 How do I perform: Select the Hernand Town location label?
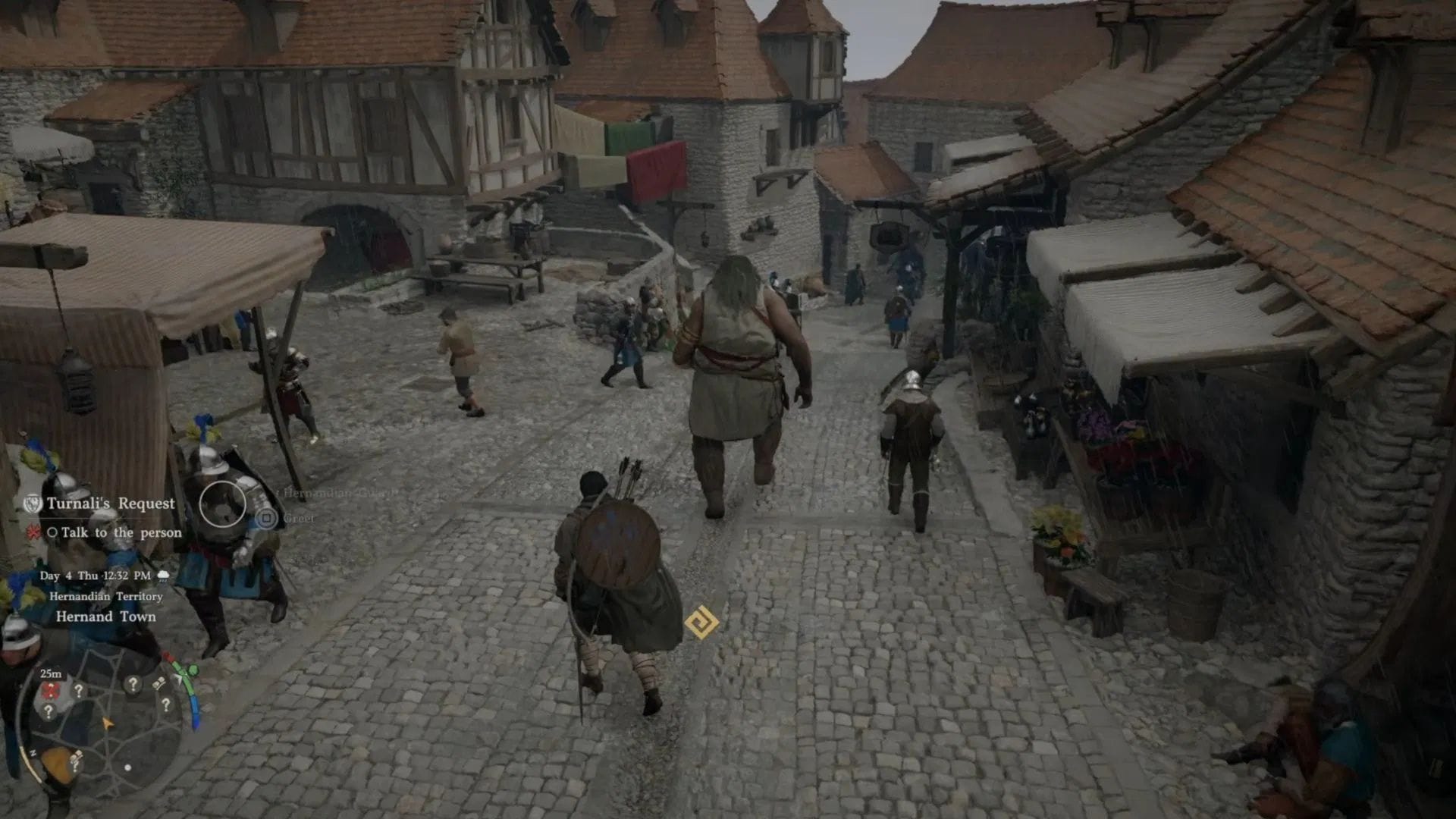pos(107,616)
